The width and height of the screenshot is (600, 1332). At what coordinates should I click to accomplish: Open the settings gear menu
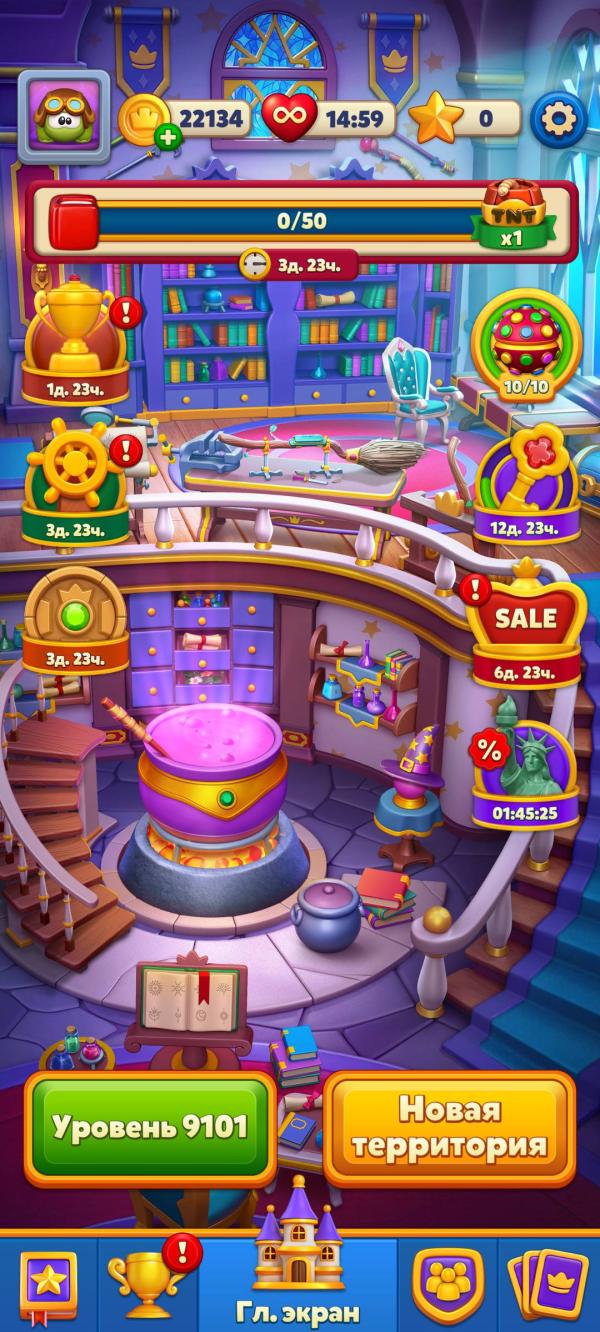[558, 119]
